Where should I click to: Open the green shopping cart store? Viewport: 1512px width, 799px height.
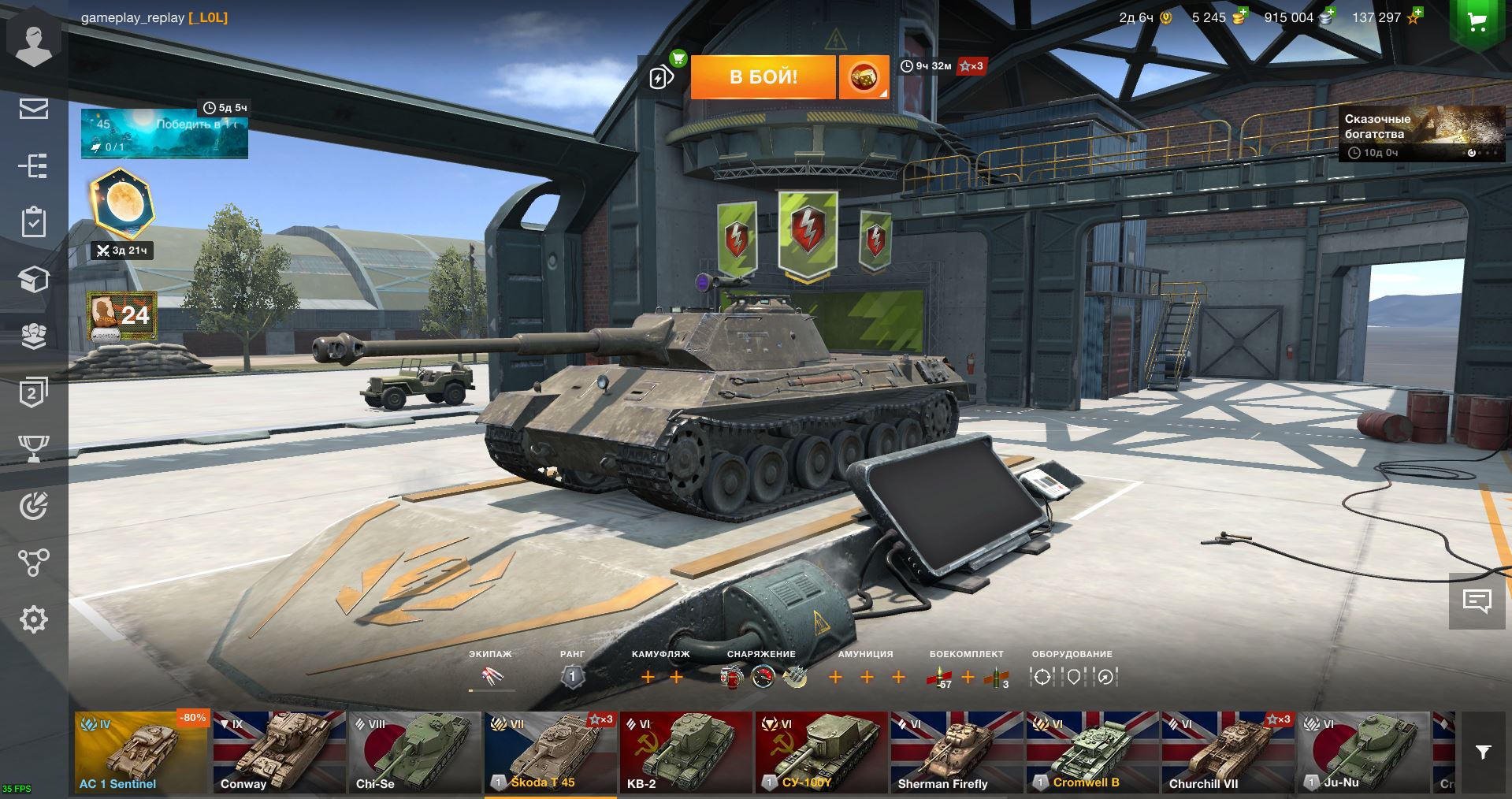click(x=1477, y=22)
